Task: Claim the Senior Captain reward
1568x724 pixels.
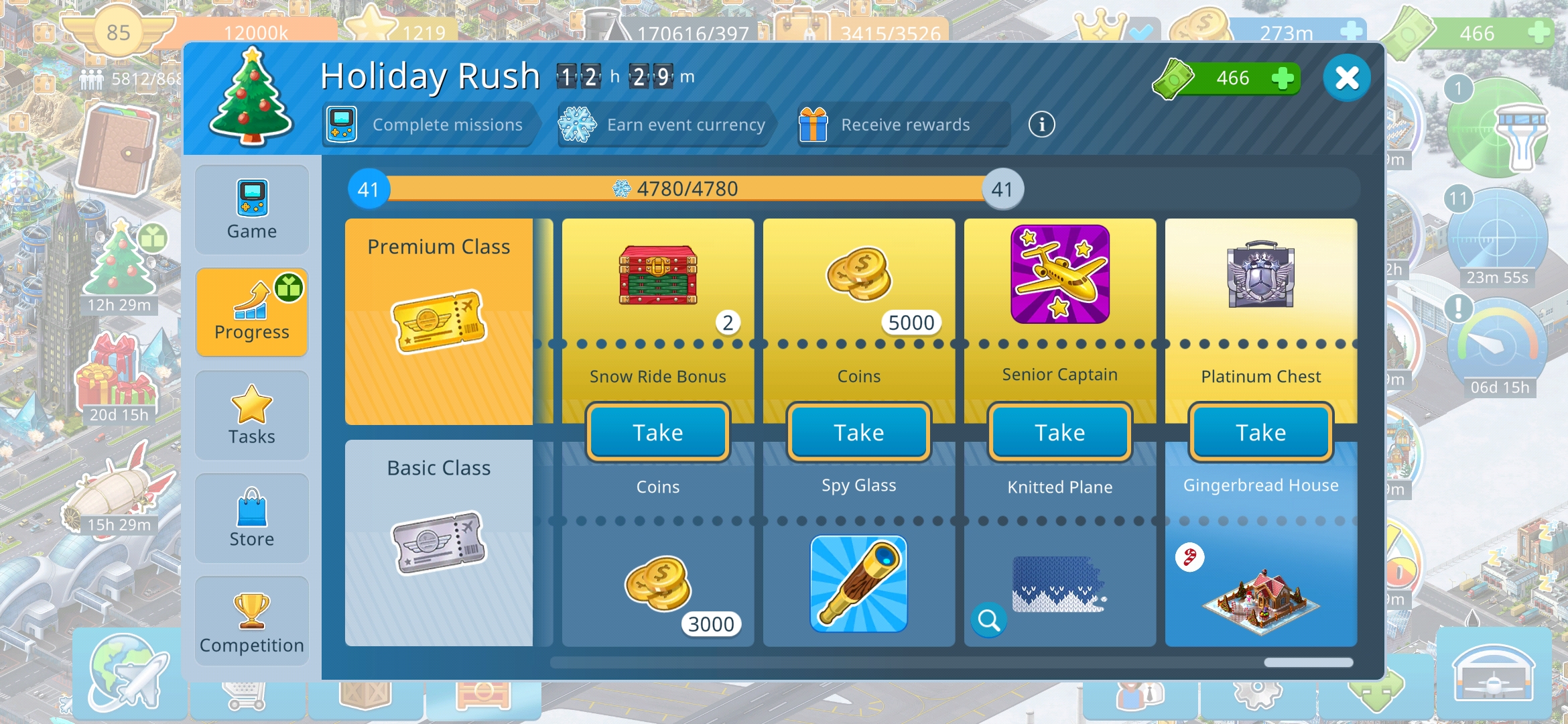Action: point(1060,432)
